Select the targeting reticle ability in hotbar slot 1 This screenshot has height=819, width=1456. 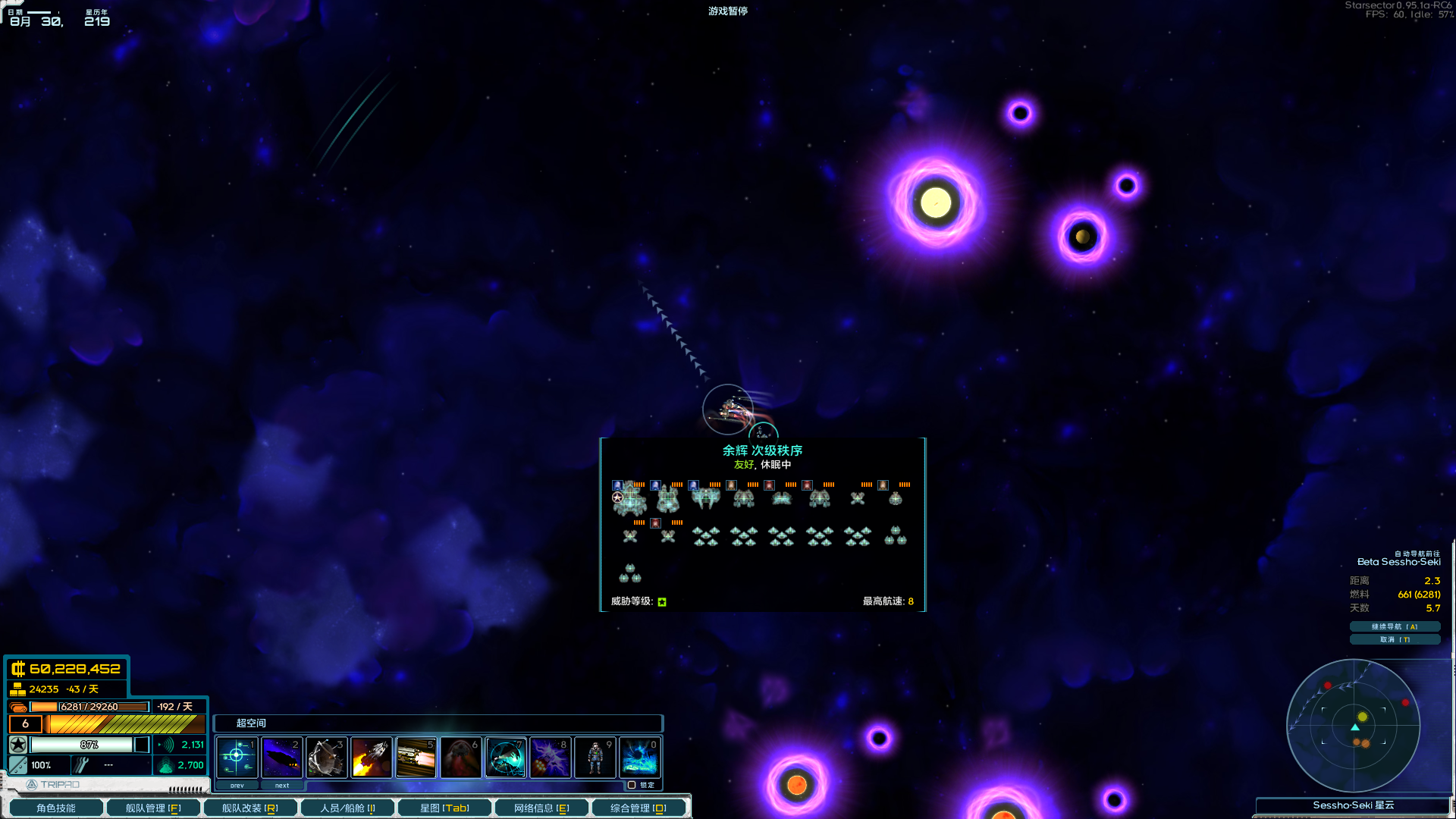point(237,757)
